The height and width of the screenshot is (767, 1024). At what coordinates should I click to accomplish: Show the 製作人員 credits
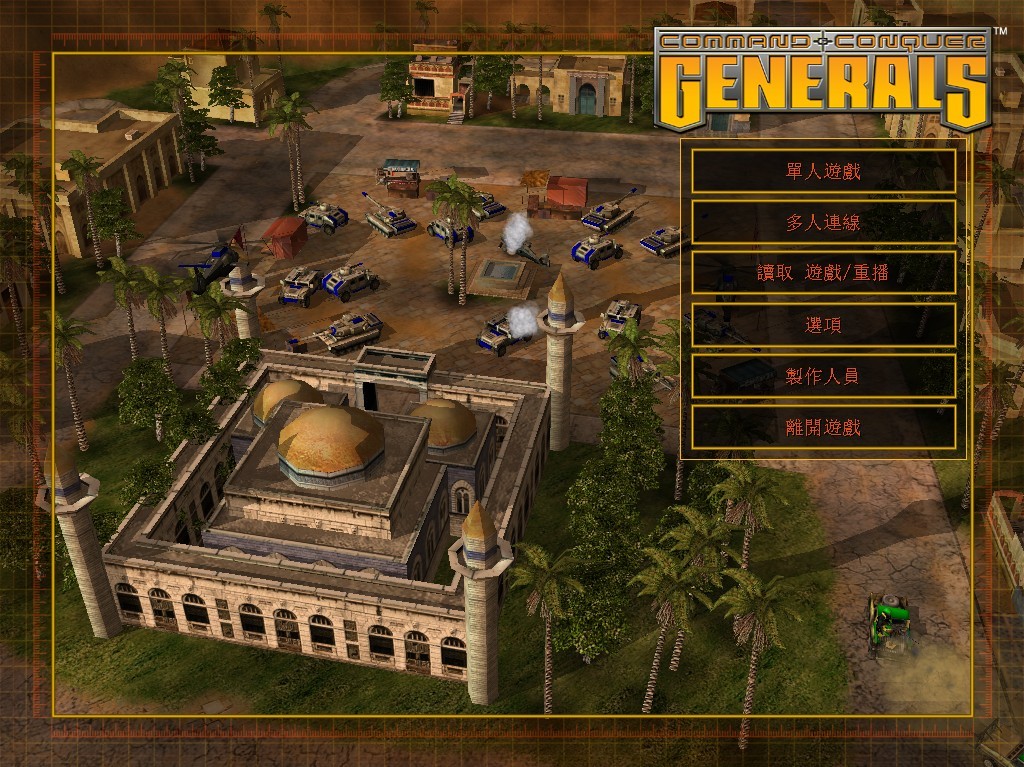[823, 376]
